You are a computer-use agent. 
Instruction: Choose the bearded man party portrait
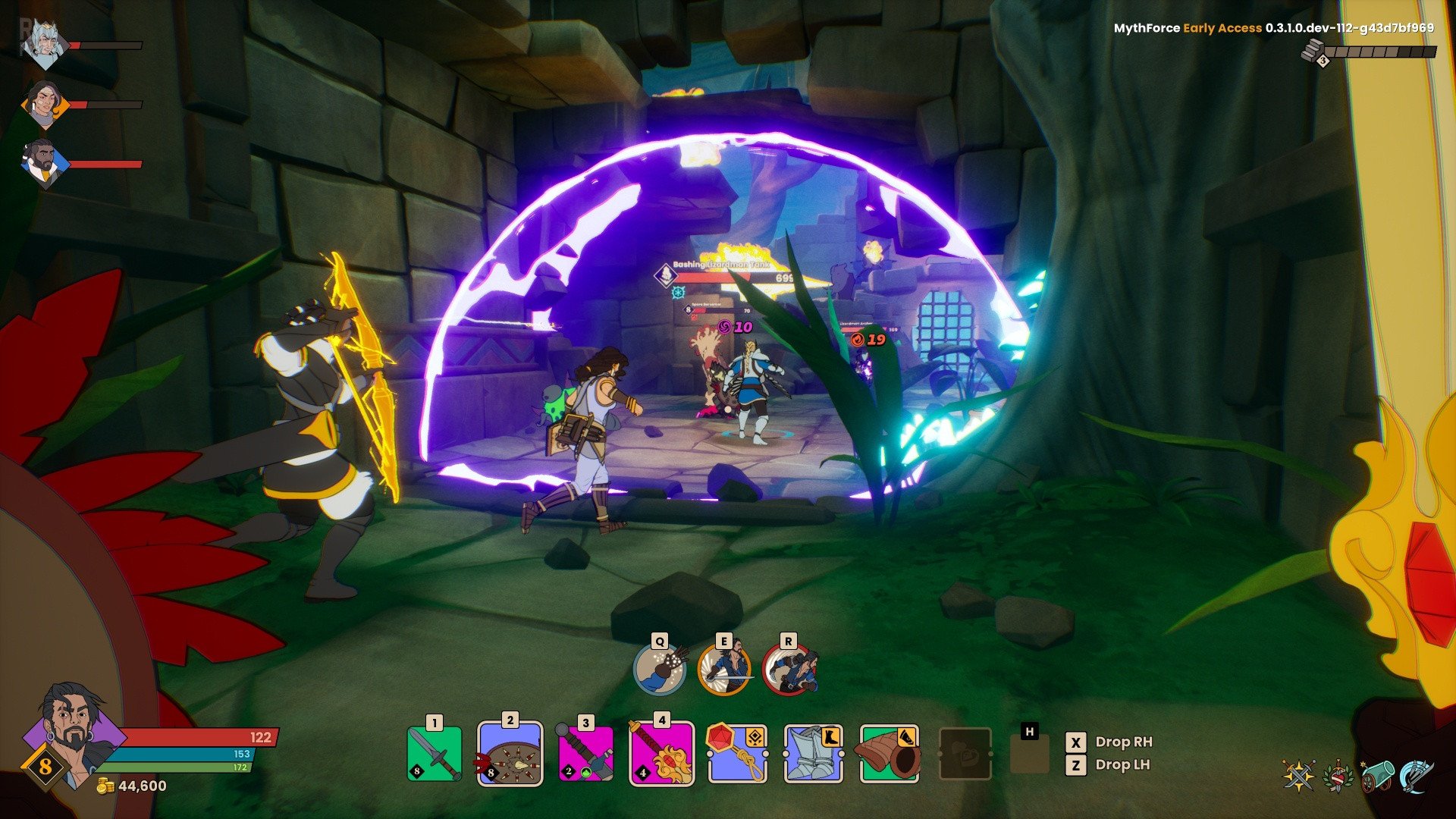click(x=44, y=163)
